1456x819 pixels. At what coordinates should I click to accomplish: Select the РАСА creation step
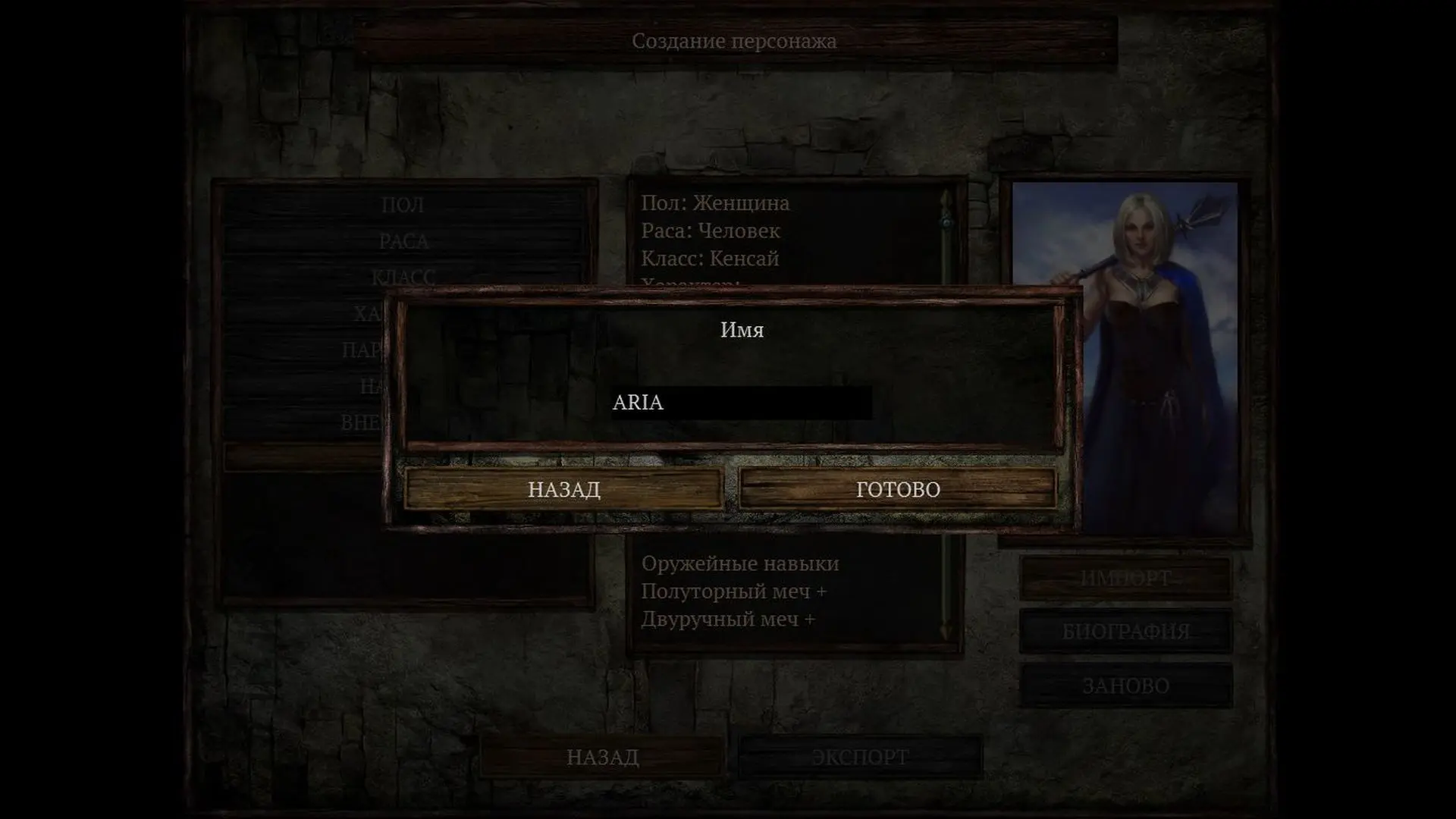(x=403, y=241)
